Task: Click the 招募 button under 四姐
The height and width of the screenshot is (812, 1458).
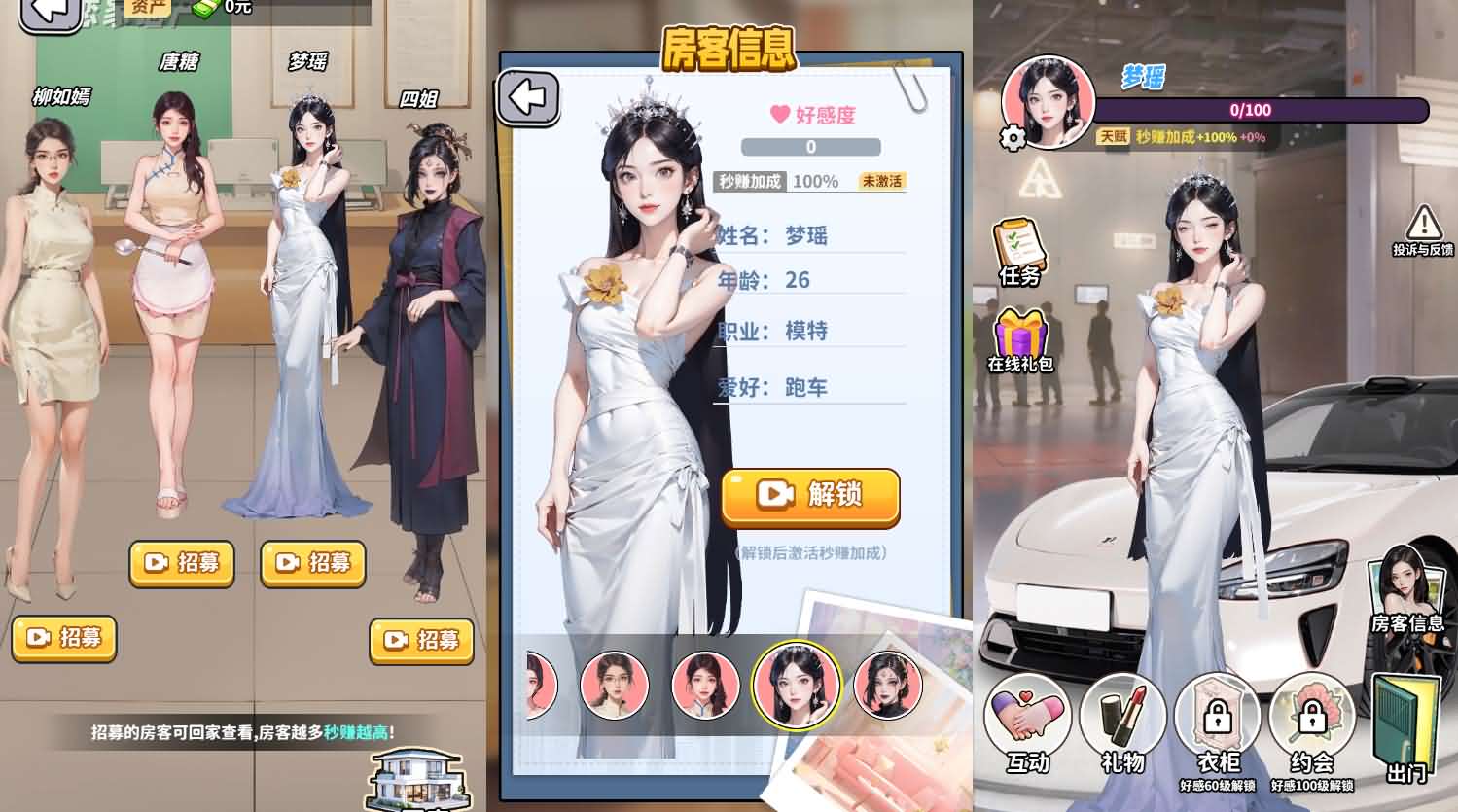Action: pos(422,642)
